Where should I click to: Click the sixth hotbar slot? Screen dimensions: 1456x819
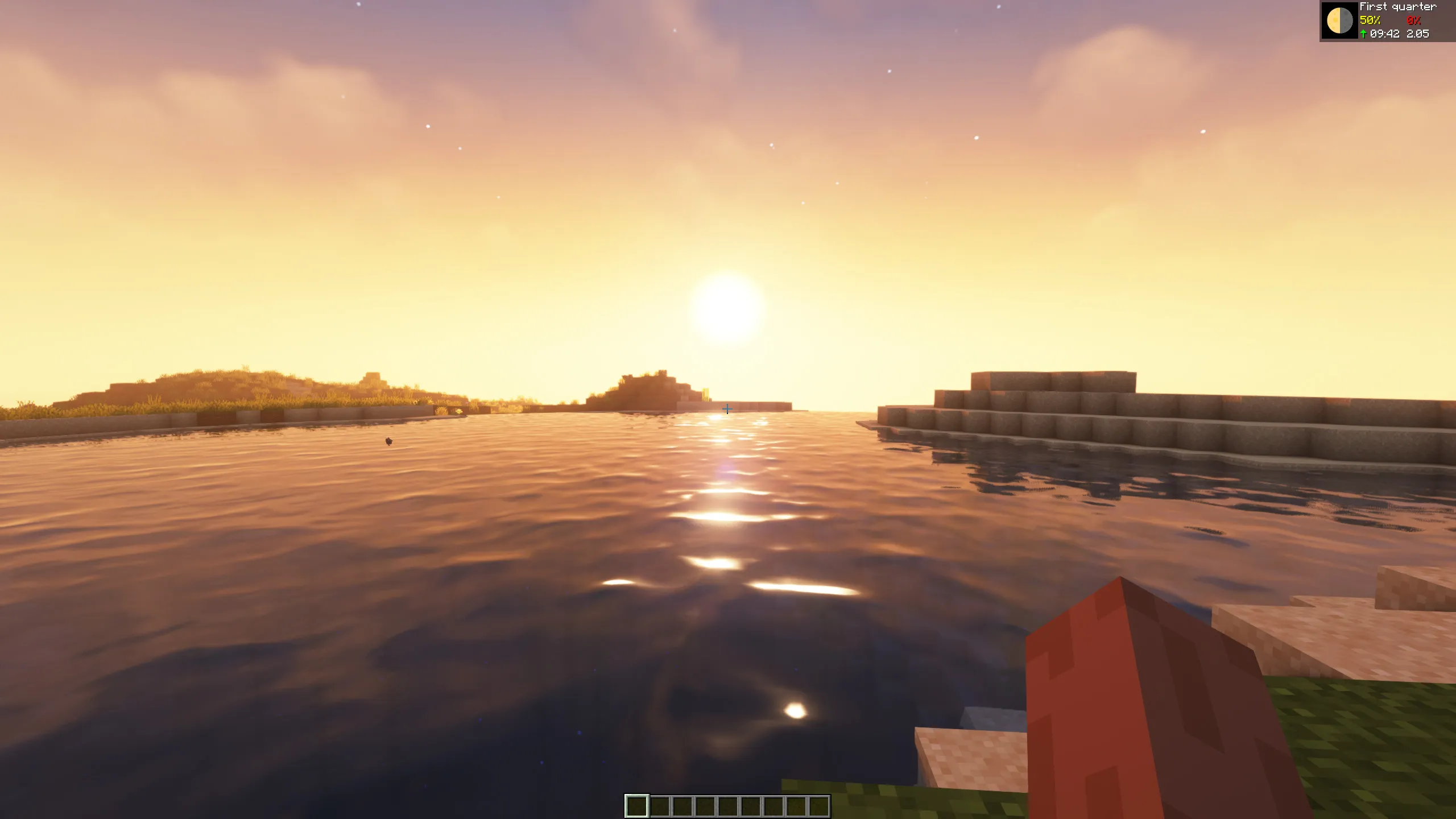click(x=750, y=805)
